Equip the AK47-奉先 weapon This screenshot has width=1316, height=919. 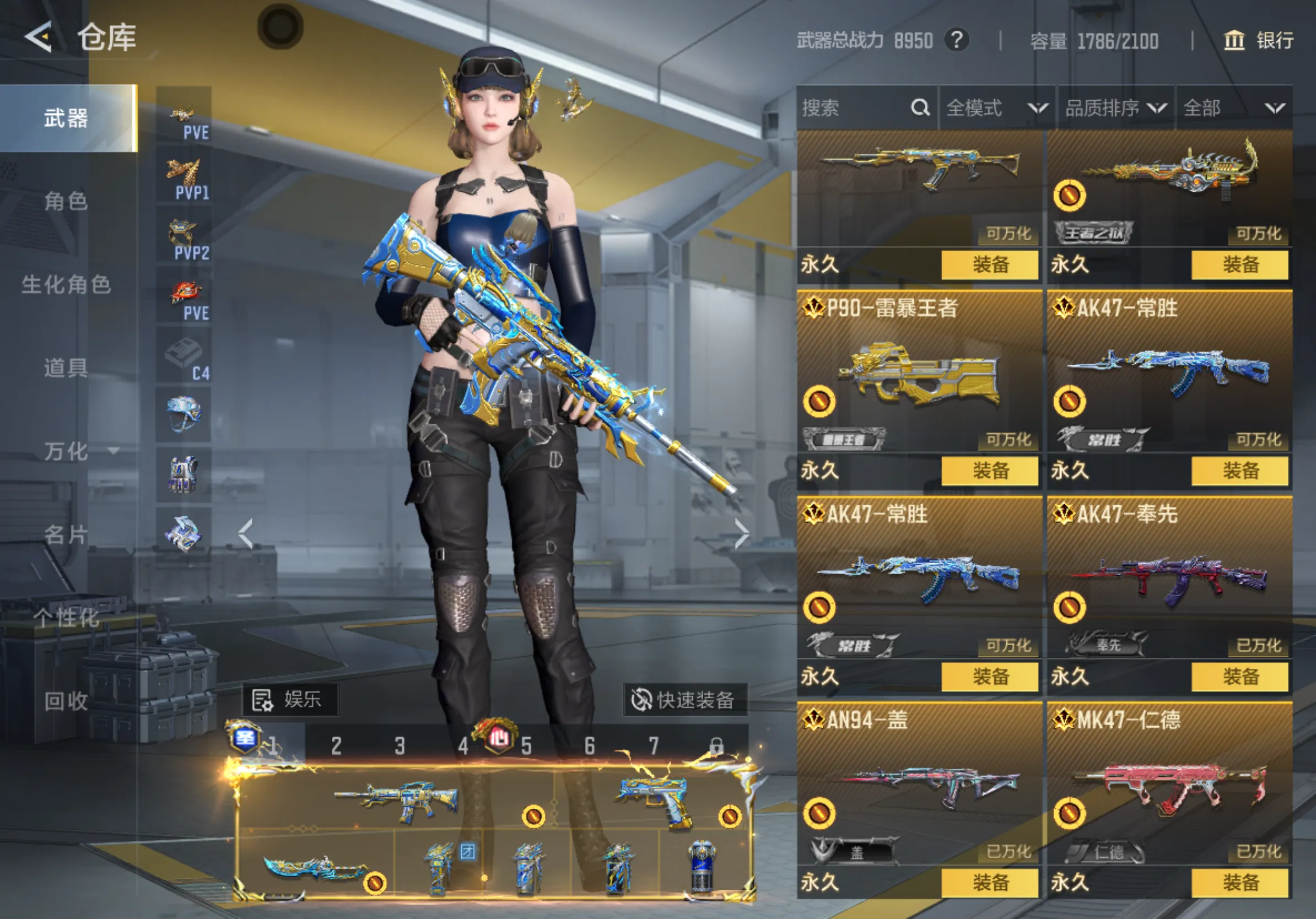1240,677
